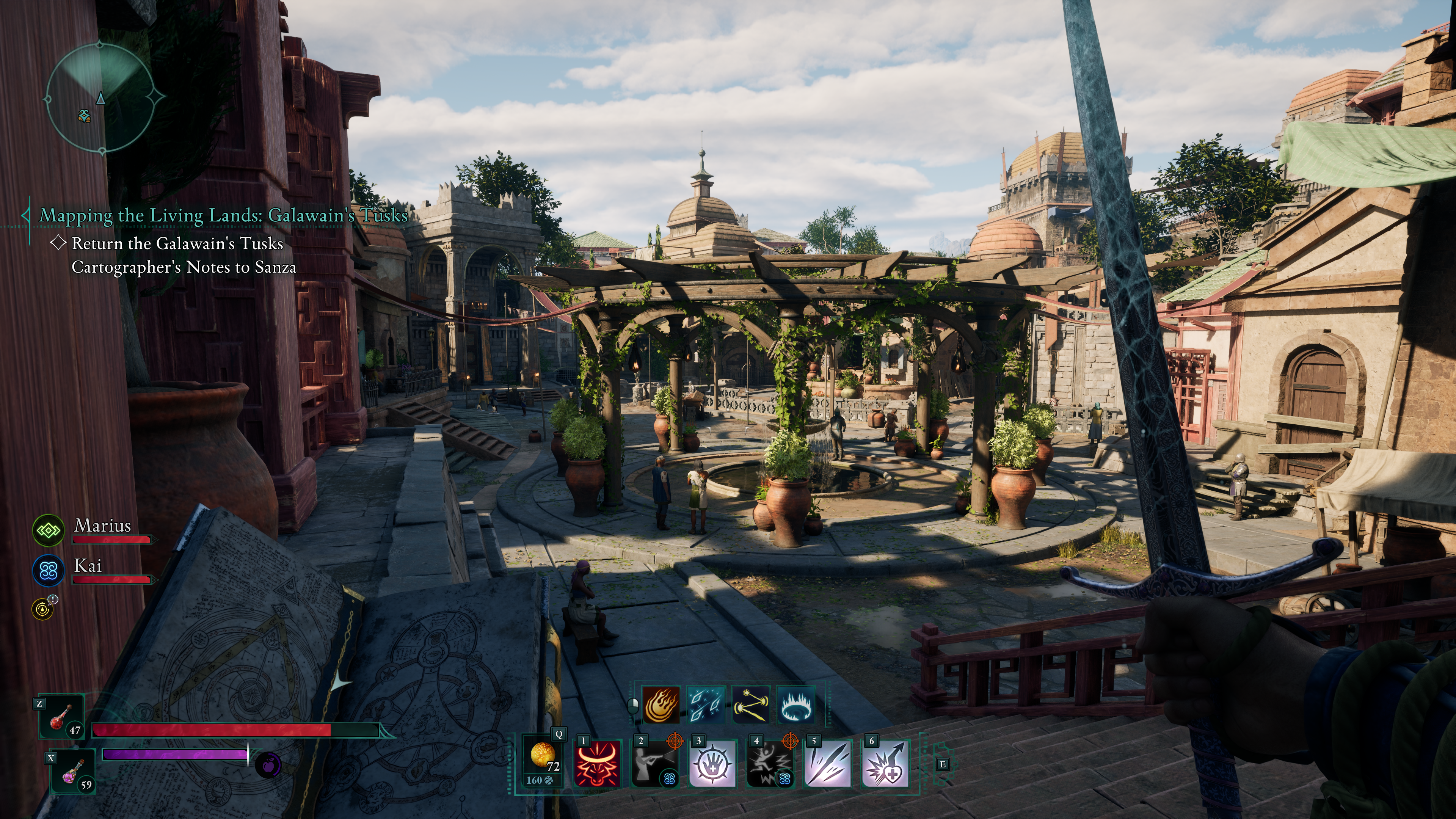Select companion Marius's portrait icon
Viewport: 1456px width, 819px height.
(48, 530)
